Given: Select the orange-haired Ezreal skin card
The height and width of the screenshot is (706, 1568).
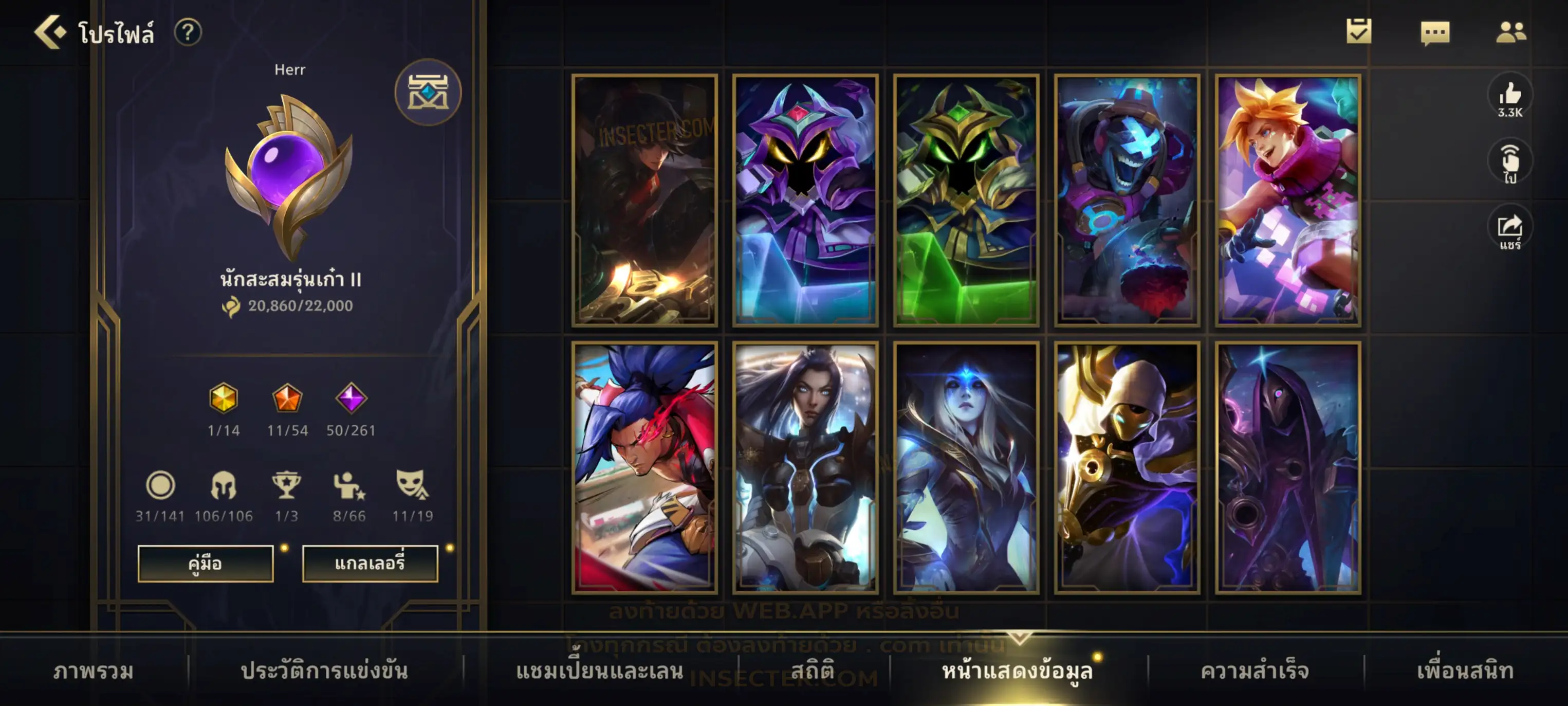Looking at the screenshot, I should (1287, 201).
